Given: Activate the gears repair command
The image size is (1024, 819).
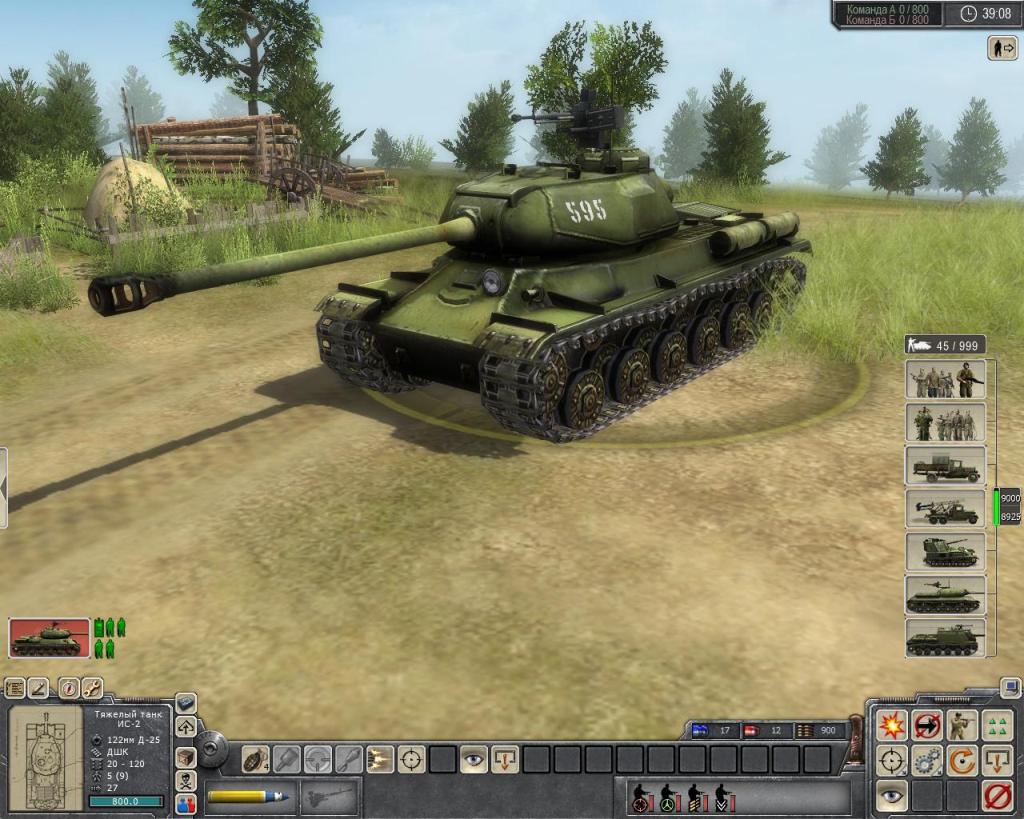Looking at the screenshot, I should 927,761.
